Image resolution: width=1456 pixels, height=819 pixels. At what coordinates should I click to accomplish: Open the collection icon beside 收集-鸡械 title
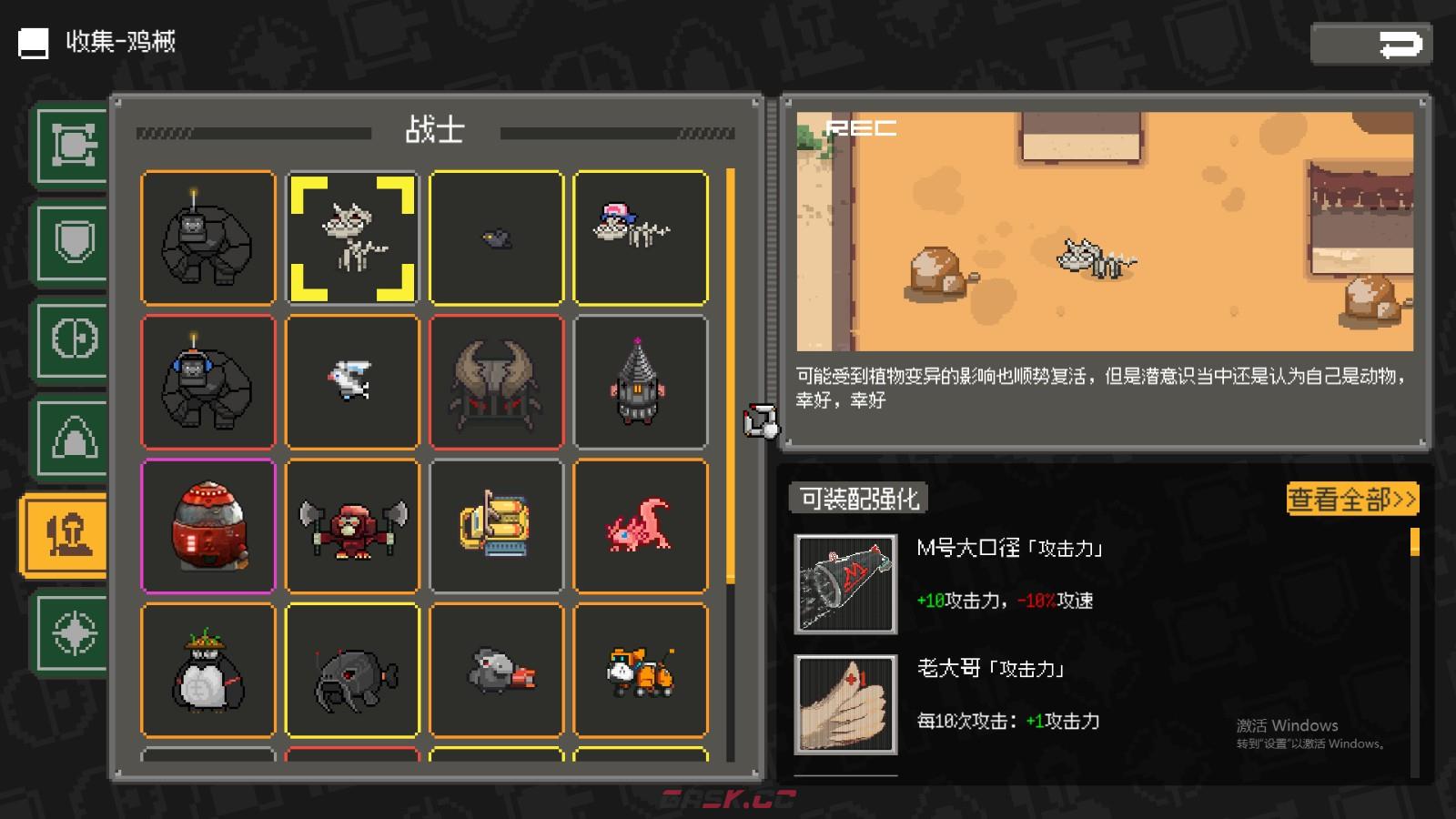(x=33, y=42)
